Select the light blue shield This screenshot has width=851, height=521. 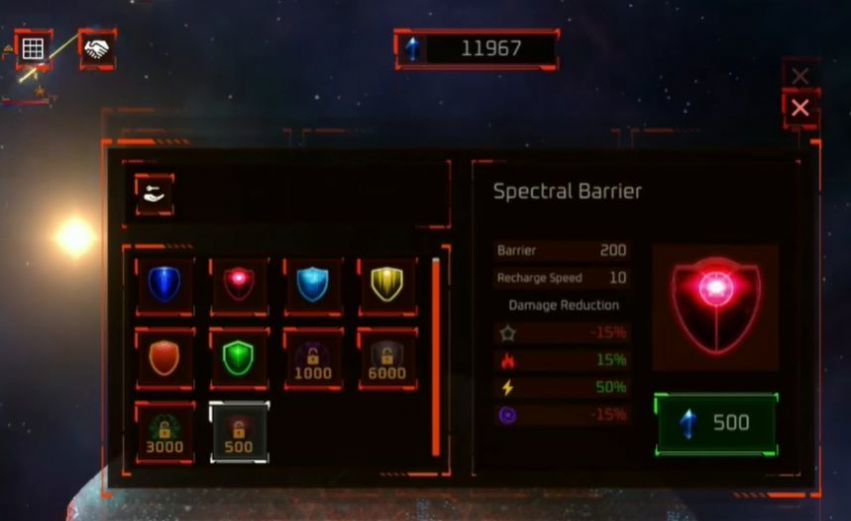313,285
